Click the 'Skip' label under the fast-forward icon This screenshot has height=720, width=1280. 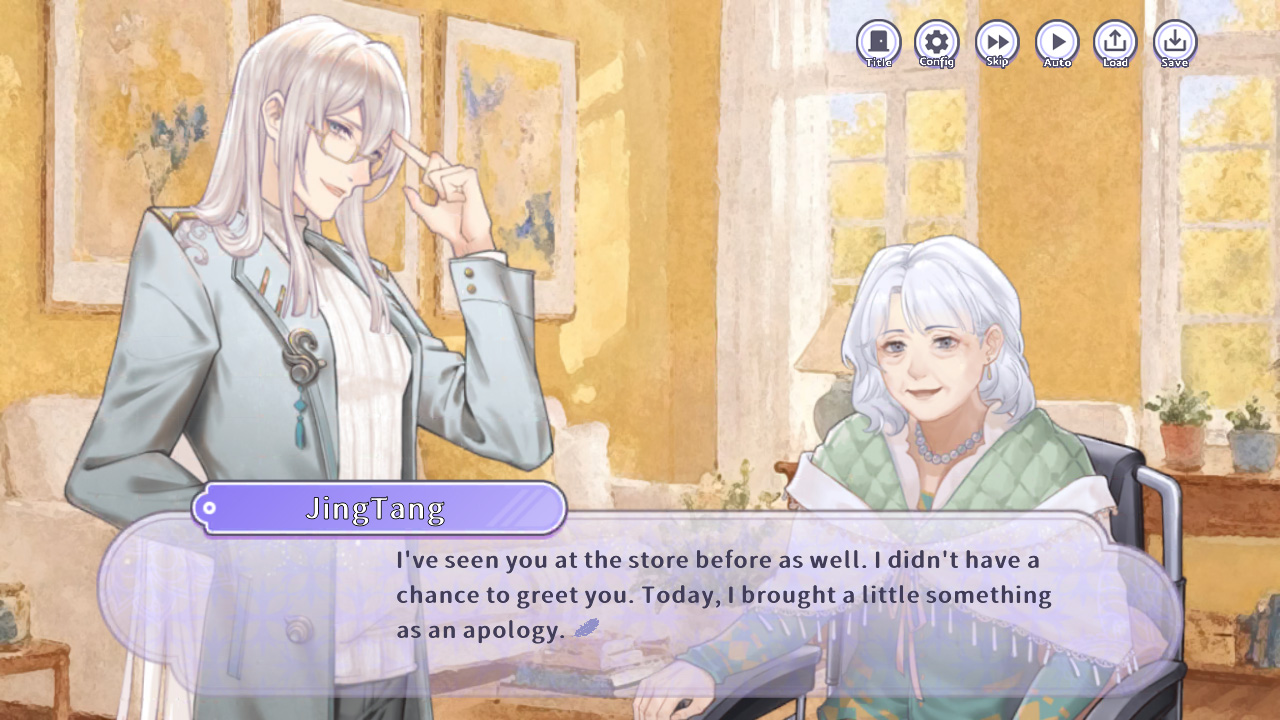coord(997,61)
